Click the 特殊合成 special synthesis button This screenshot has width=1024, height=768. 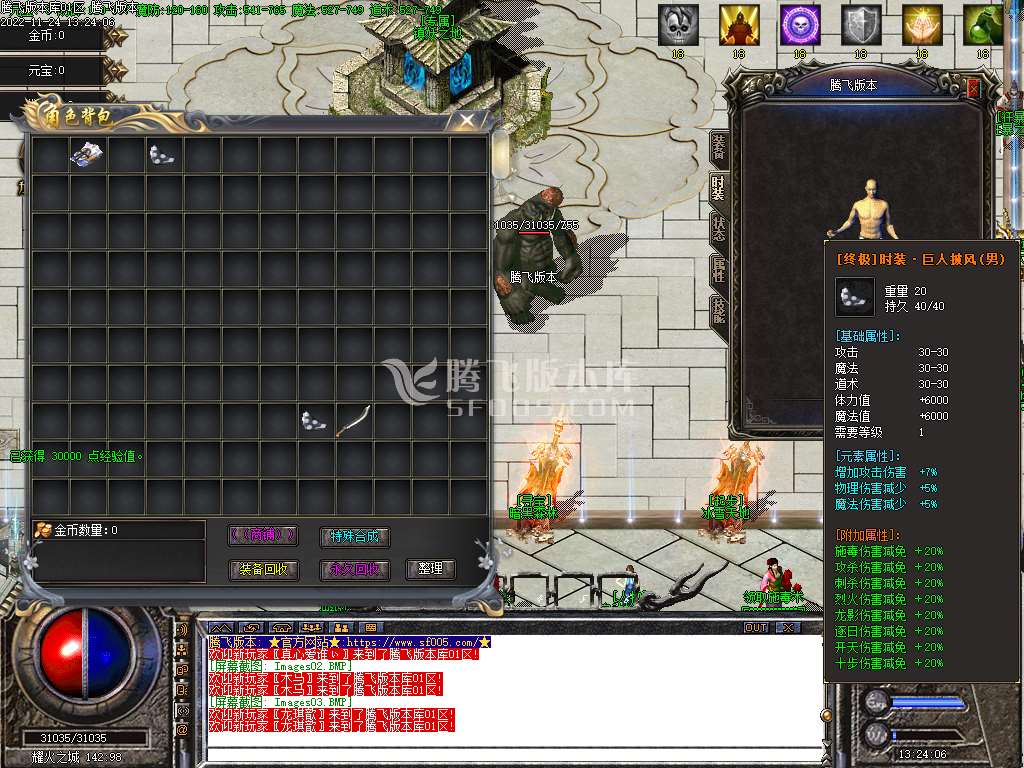355,536
